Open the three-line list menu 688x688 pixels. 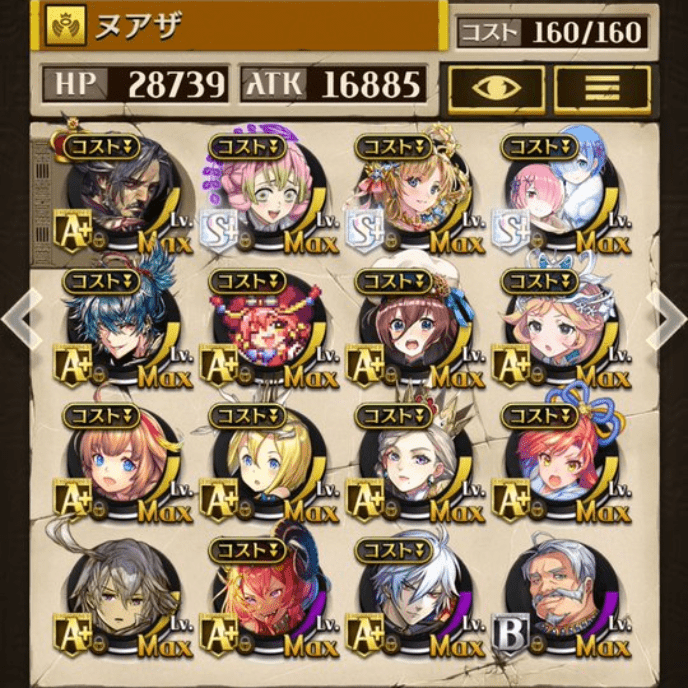pyautogui.click(x=602, y=89)
